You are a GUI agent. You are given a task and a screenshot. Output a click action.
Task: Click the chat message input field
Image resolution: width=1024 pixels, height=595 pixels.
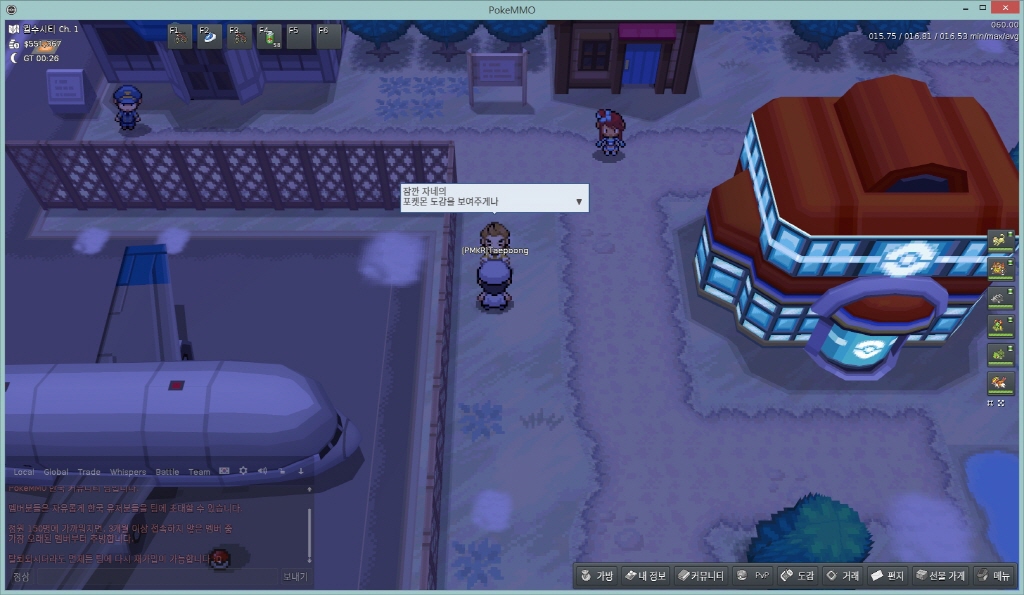pos(140,577)
